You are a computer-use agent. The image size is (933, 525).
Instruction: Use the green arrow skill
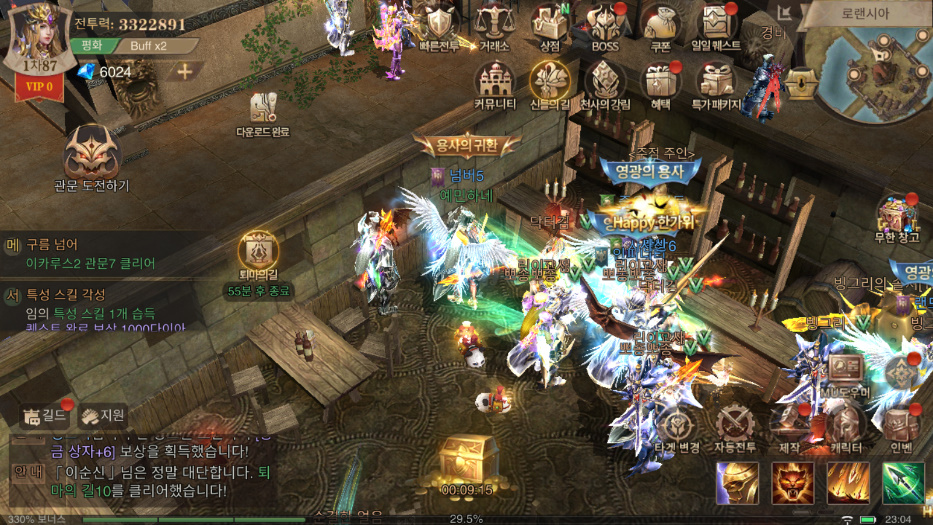click(903, 484)
